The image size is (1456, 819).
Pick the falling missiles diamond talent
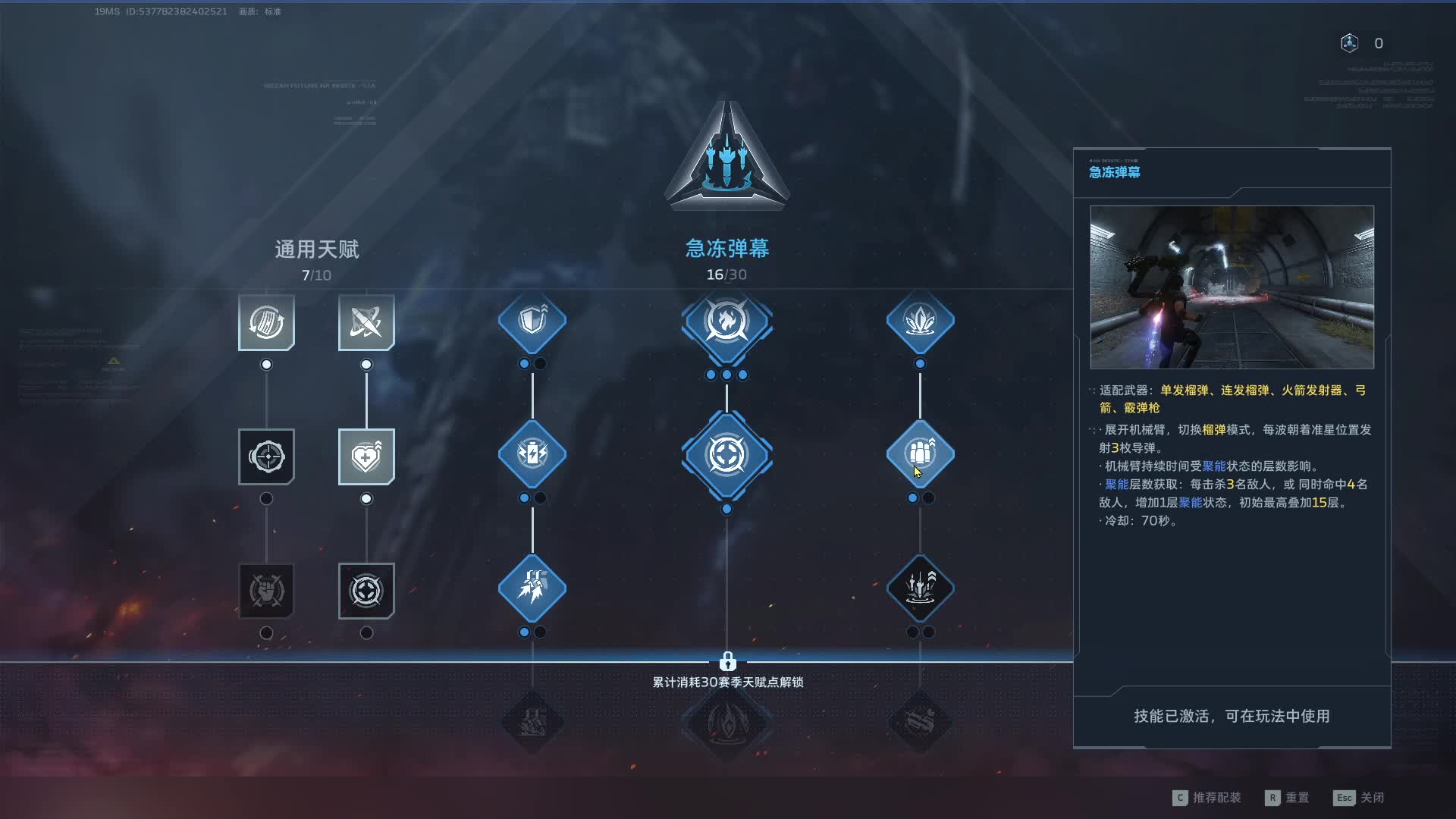[532, 588]
